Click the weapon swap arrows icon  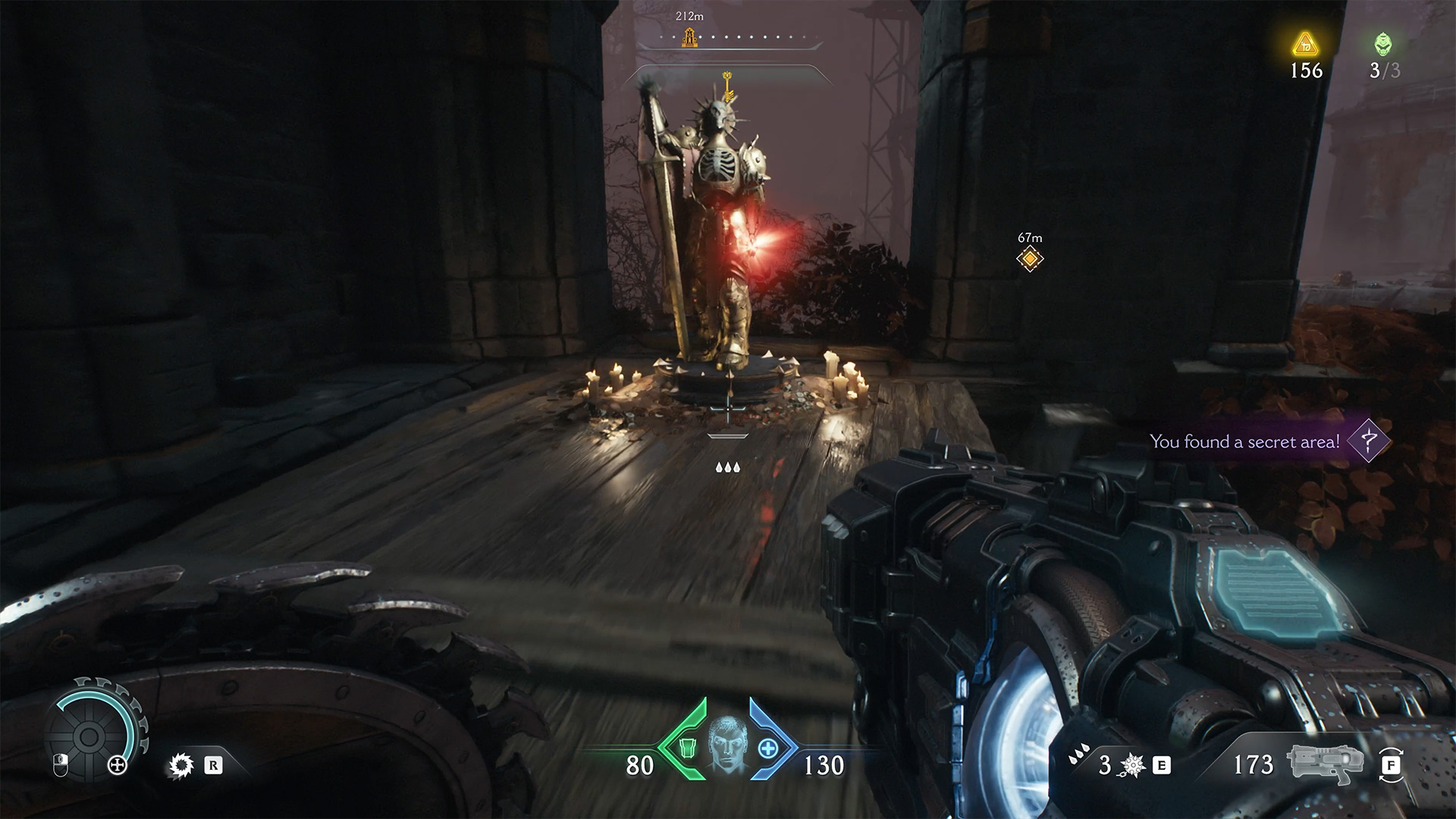1391,765
